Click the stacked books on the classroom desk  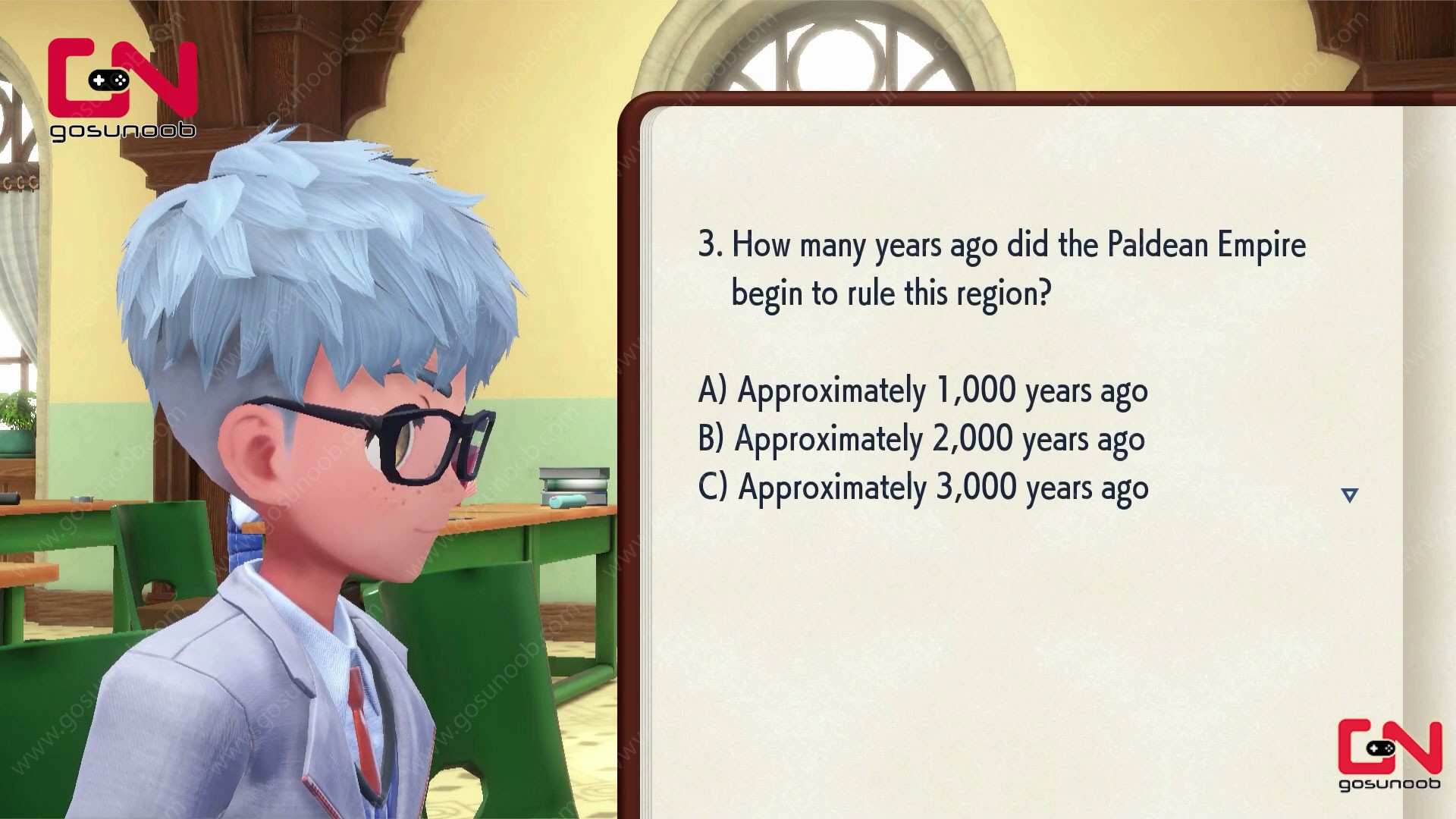(x=574, y=478)
